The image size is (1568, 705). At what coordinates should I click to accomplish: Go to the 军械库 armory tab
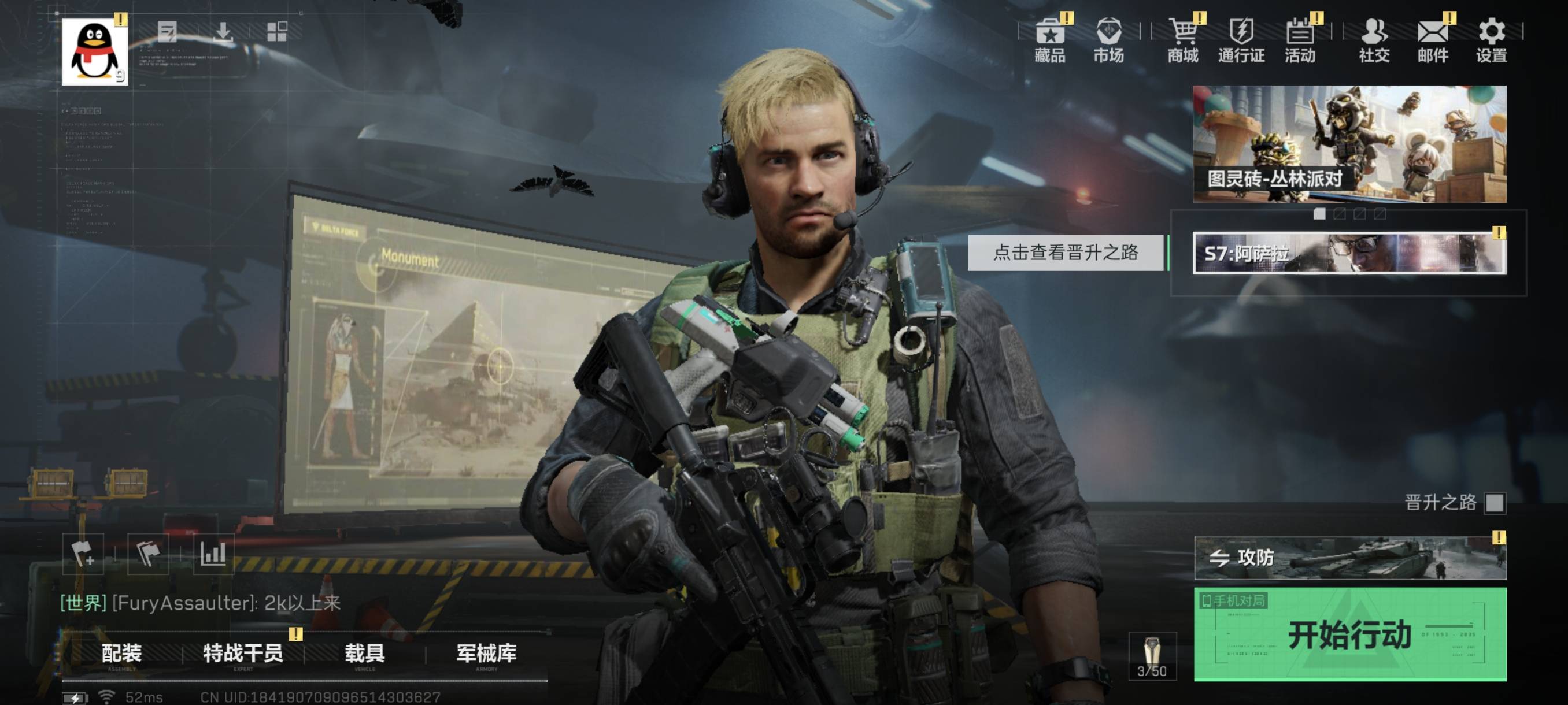[486, 654]
